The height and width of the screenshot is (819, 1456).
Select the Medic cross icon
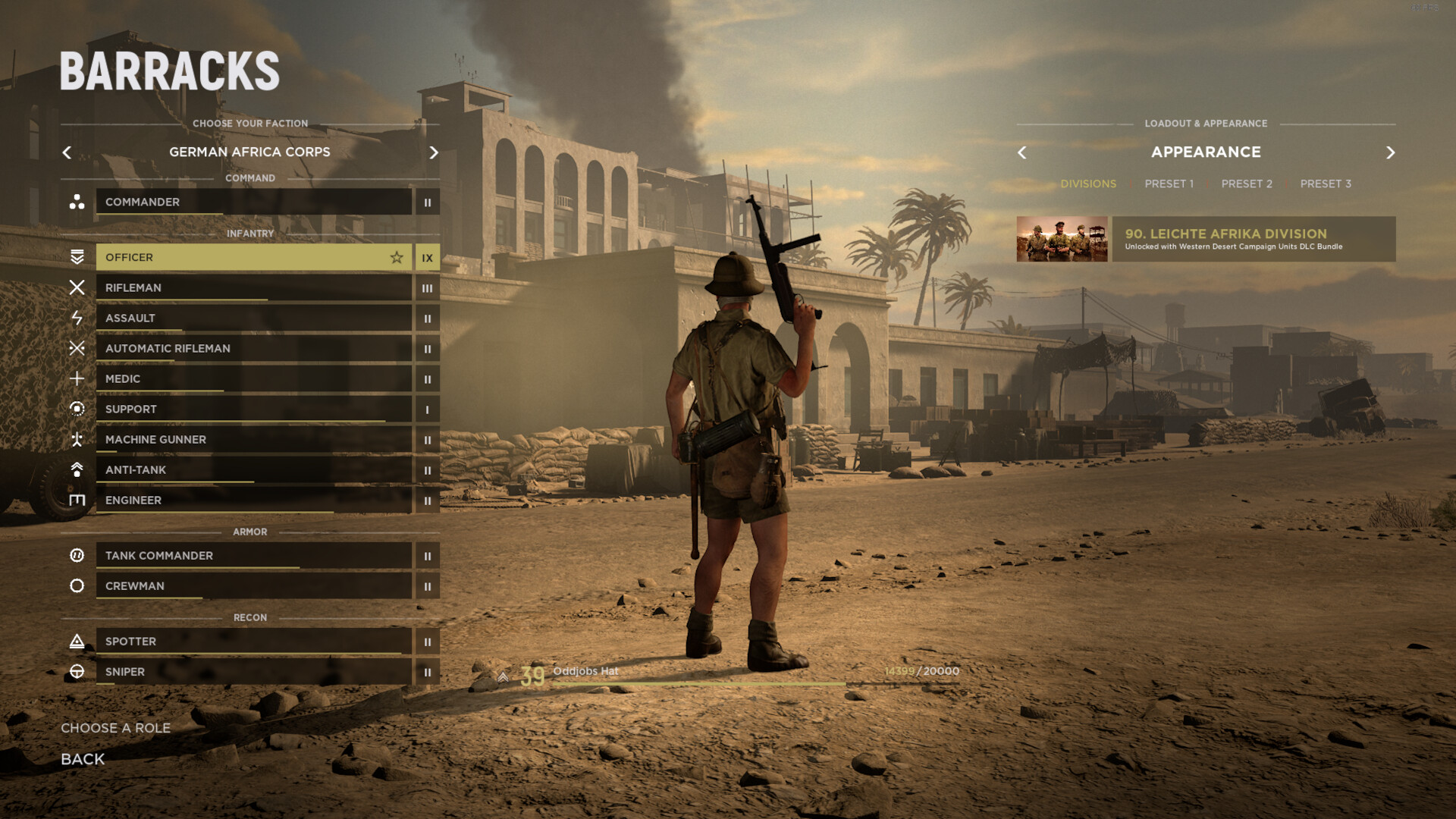coord(77,379)
